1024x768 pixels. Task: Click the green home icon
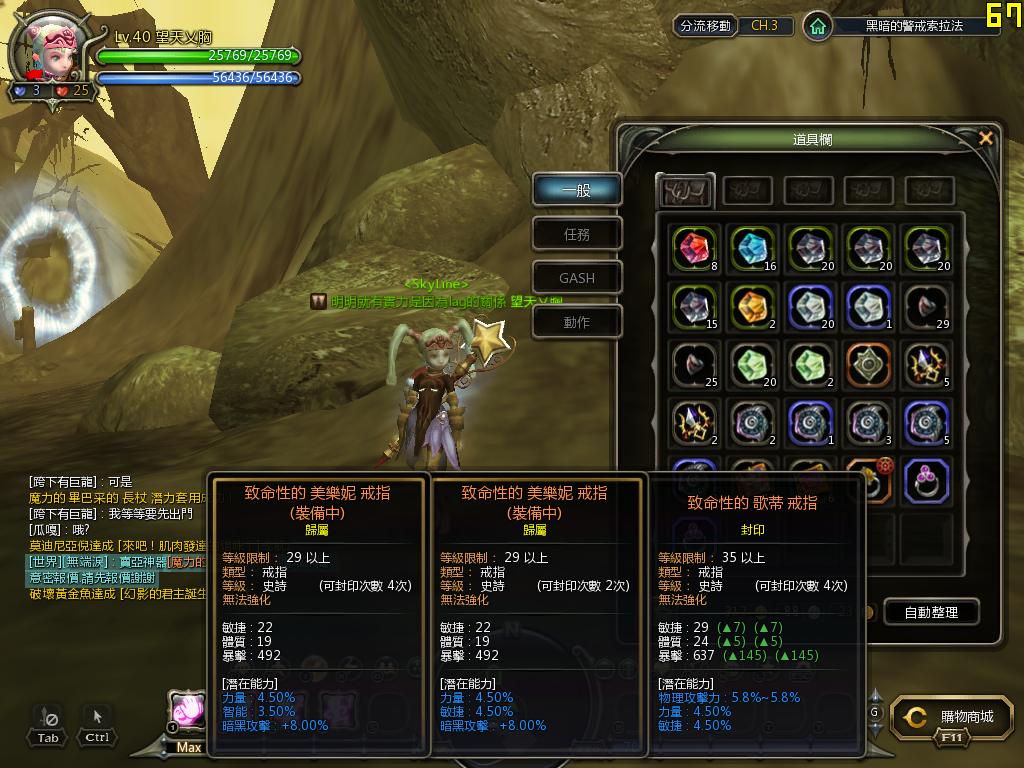click(818, 27)
